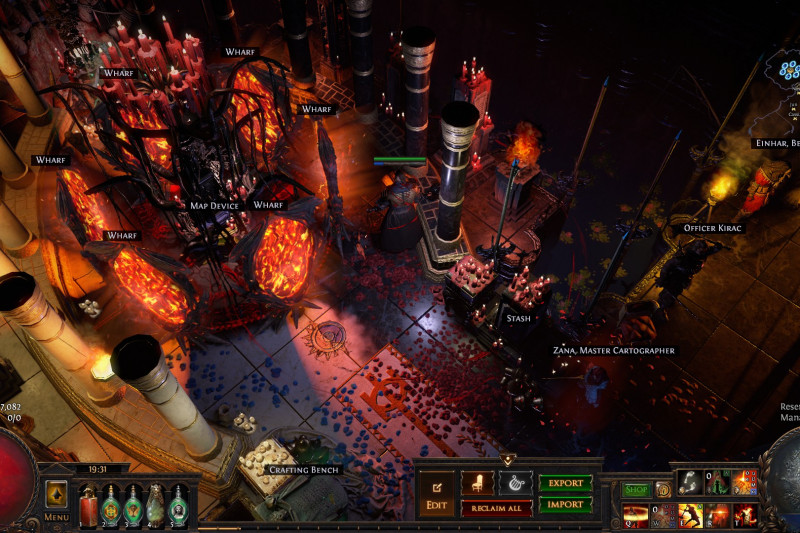Import a hideout layout

[565, 505]
